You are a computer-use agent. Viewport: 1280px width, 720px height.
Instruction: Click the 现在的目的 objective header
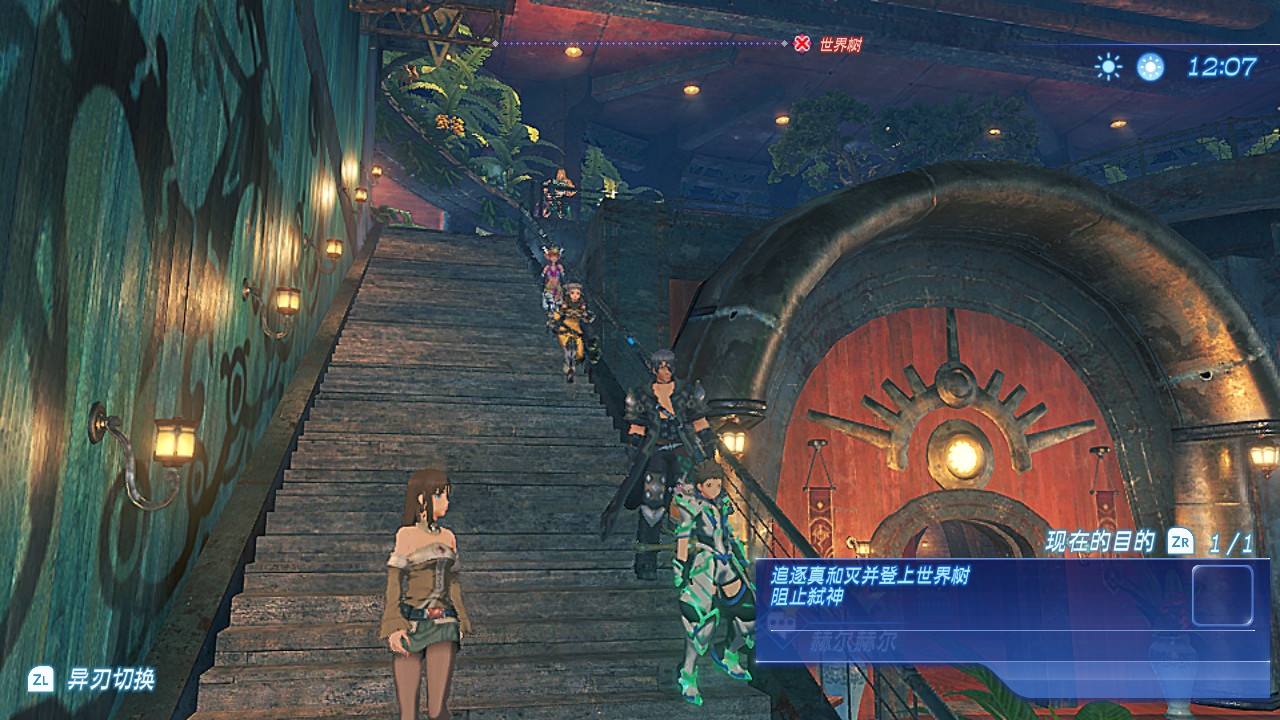tap(1100, 542)
